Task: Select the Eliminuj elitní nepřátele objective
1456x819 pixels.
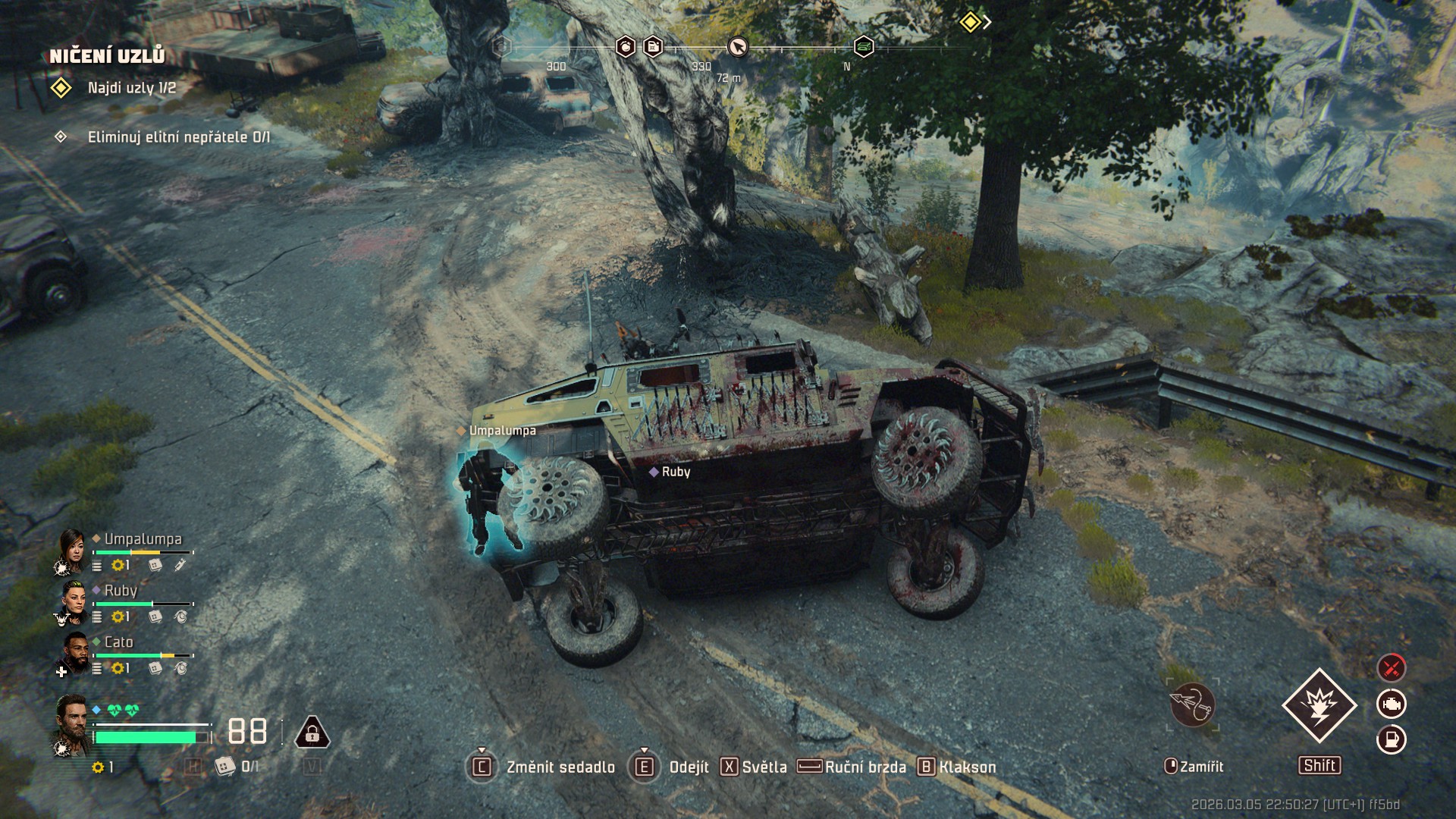Action: (178, 137)
